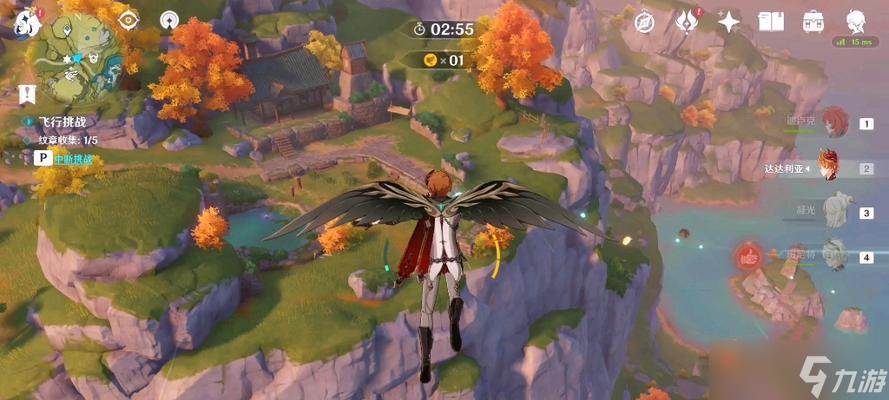Viewport: 889px width, 400px height.
Task: Open the winged battle pass icon
Action: 687,20
